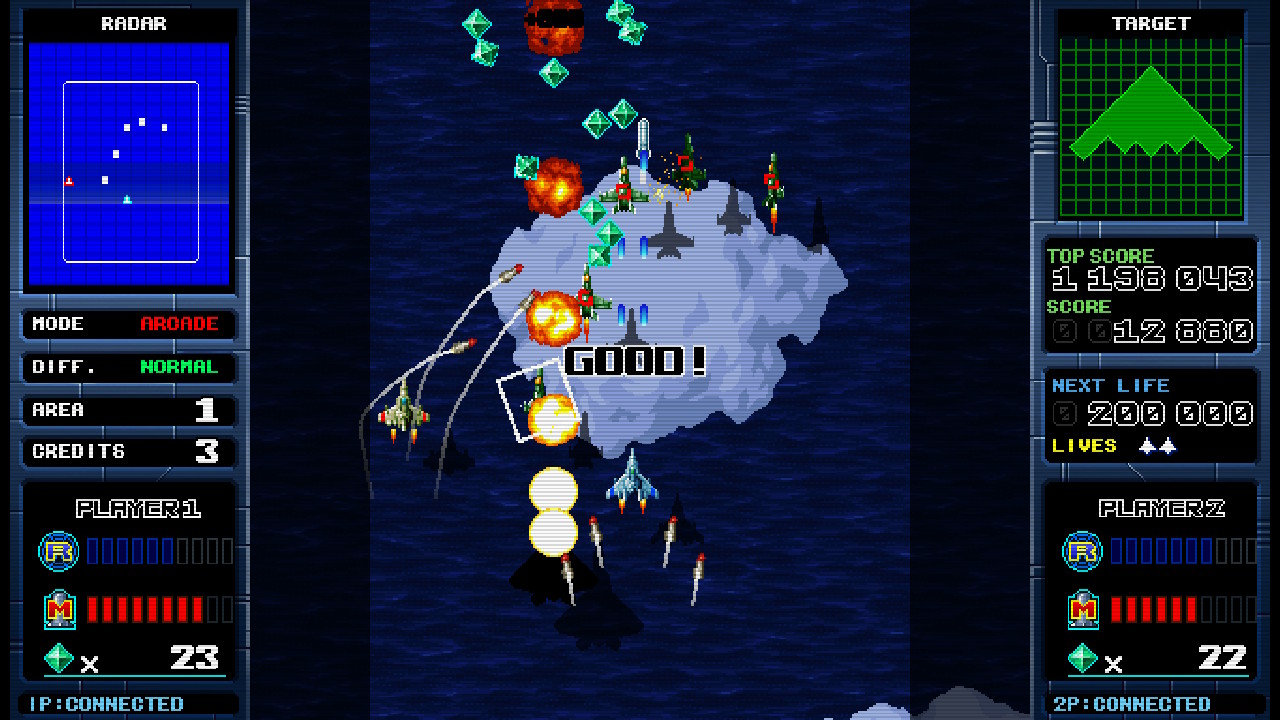This screenshot has height=720, width=1280.
Task: Click the player blip on the radar minimap
Action: pos(70,180)
